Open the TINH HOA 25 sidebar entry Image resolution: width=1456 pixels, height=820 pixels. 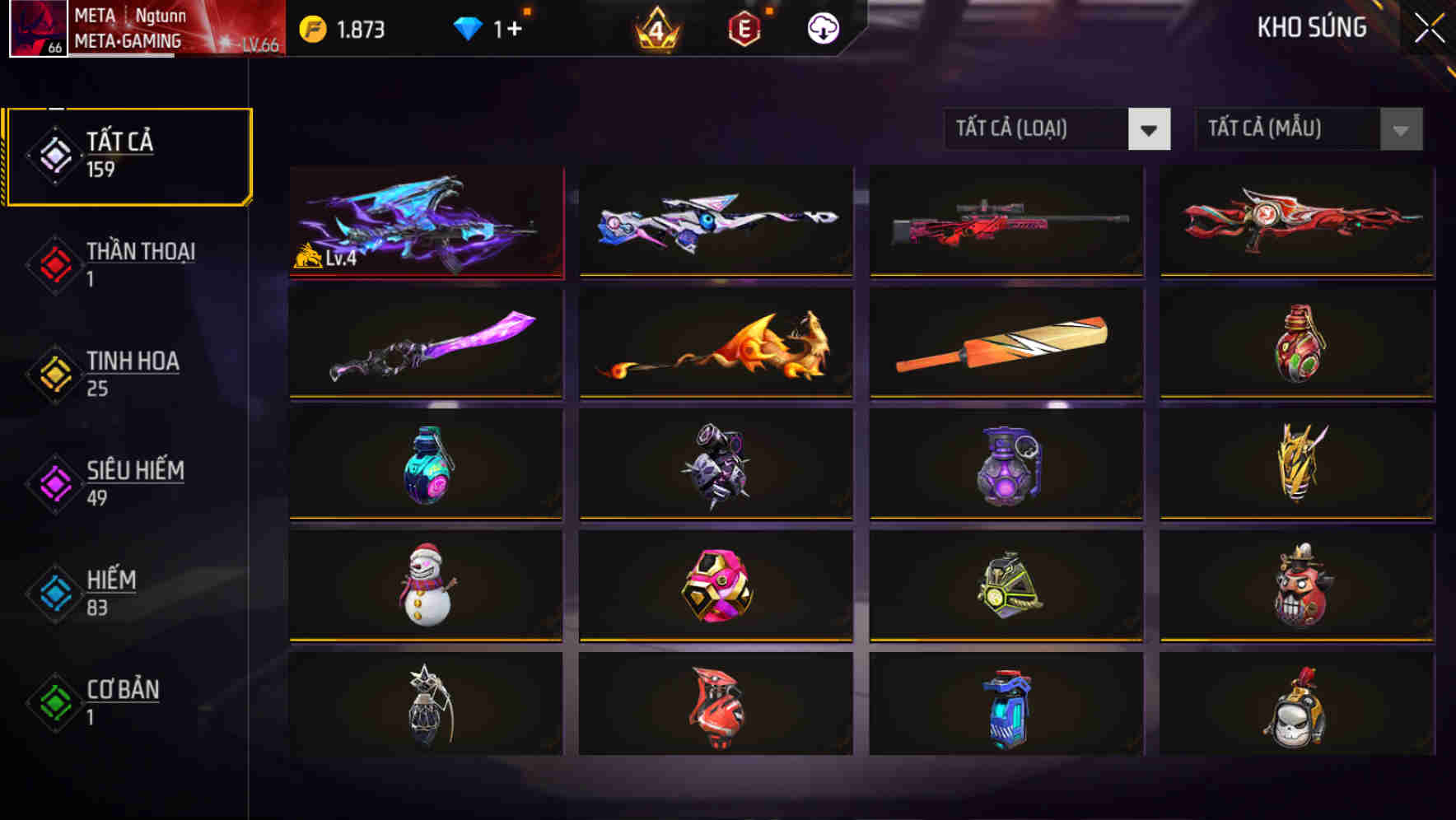[132, 372]
